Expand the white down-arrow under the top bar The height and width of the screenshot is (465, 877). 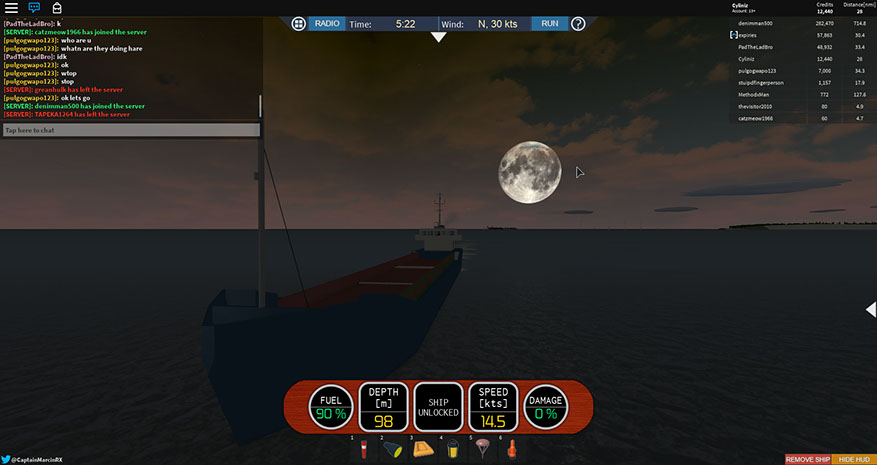coord(438,38)
